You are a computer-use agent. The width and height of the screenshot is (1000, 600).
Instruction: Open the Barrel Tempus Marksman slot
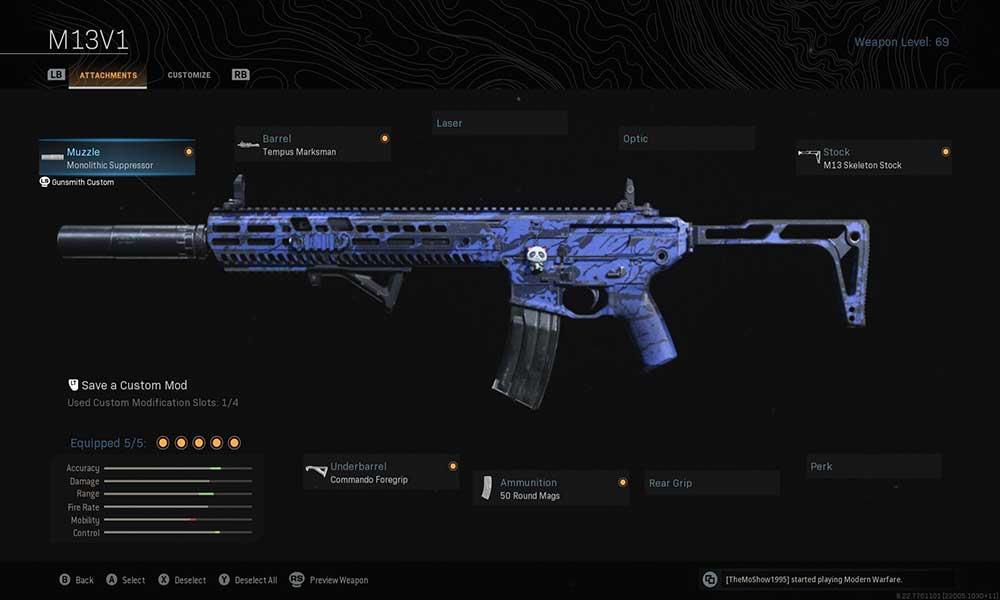point(312,145)
